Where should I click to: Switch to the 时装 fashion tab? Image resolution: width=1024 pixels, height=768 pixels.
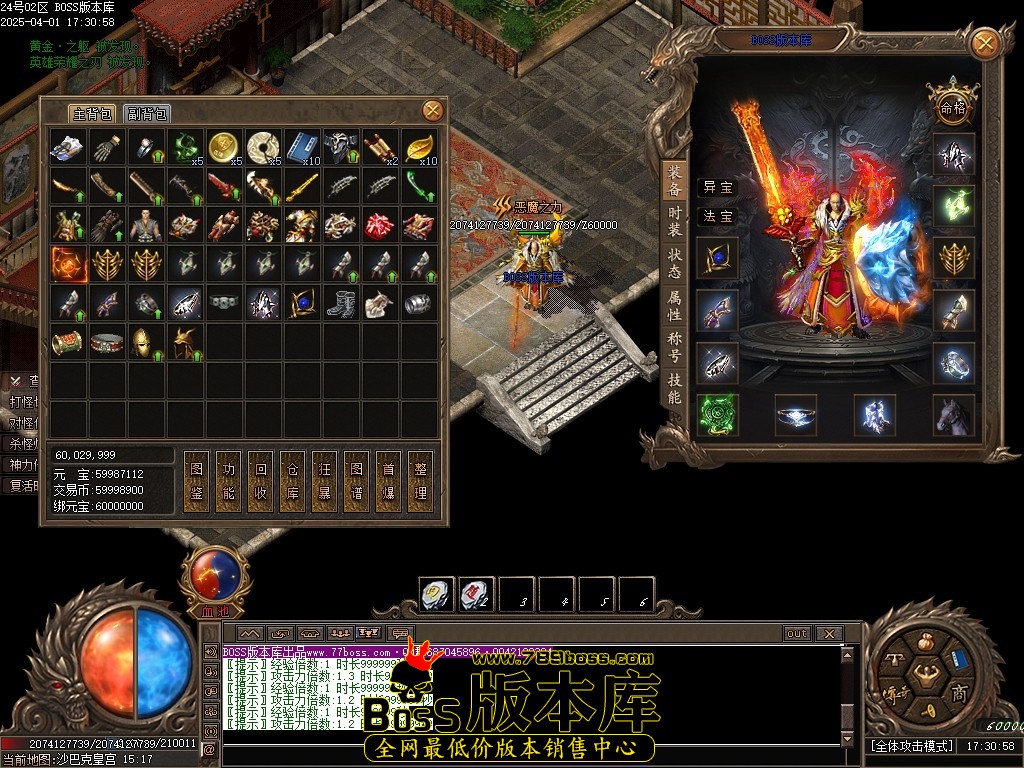675,220
